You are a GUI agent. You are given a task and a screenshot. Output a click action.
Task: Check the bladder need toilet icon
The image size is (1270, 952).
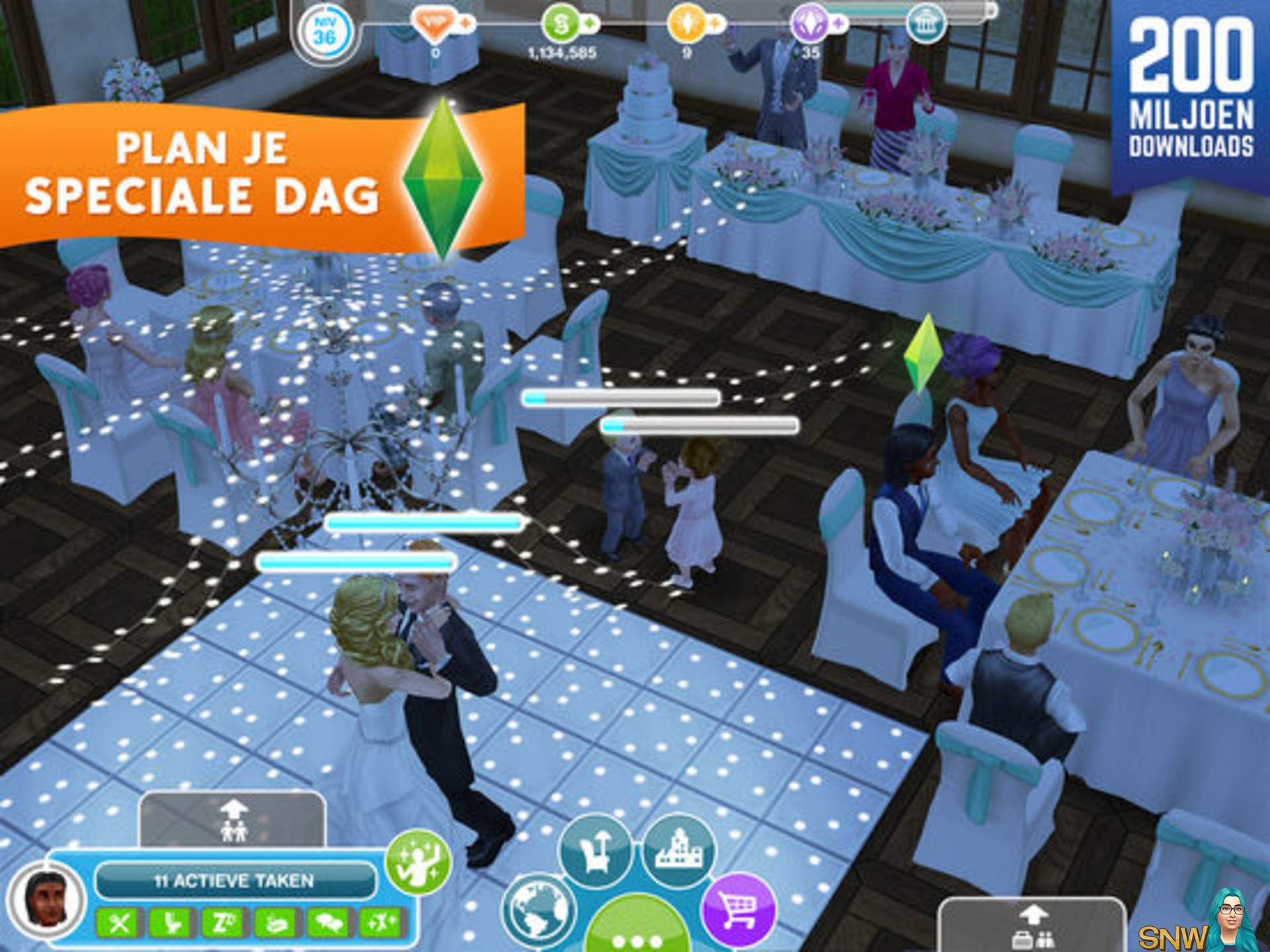[x=172, y=923]
